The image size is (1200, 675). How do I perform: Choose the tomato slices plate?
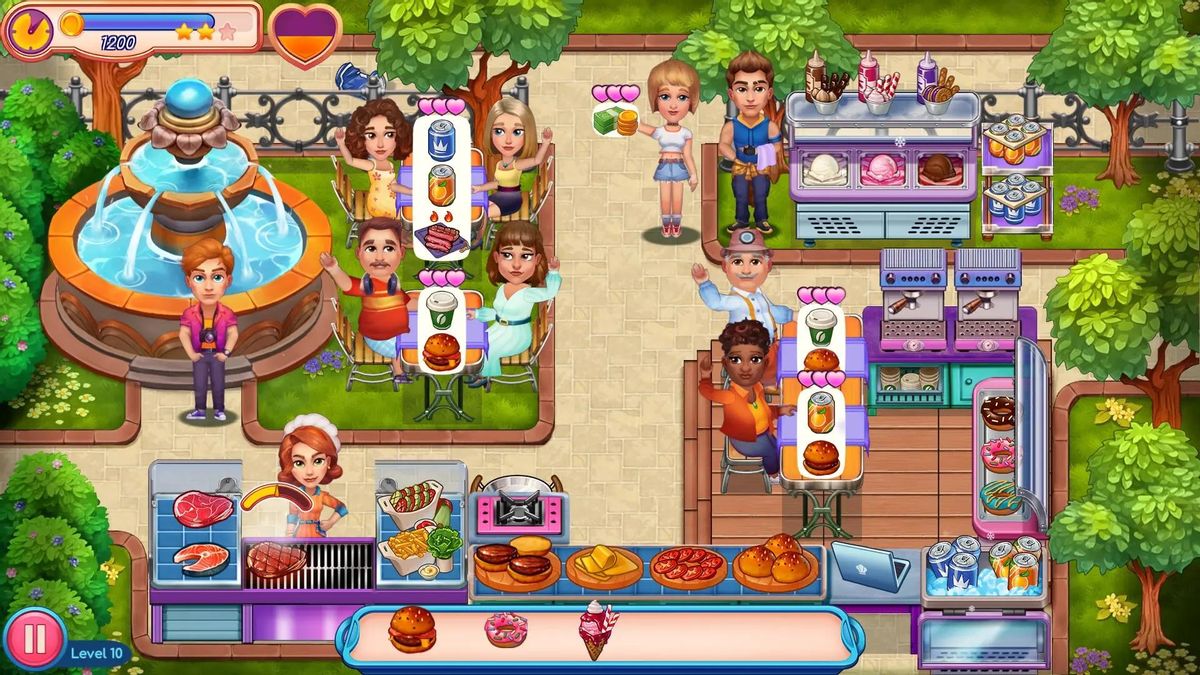(688, 566)
